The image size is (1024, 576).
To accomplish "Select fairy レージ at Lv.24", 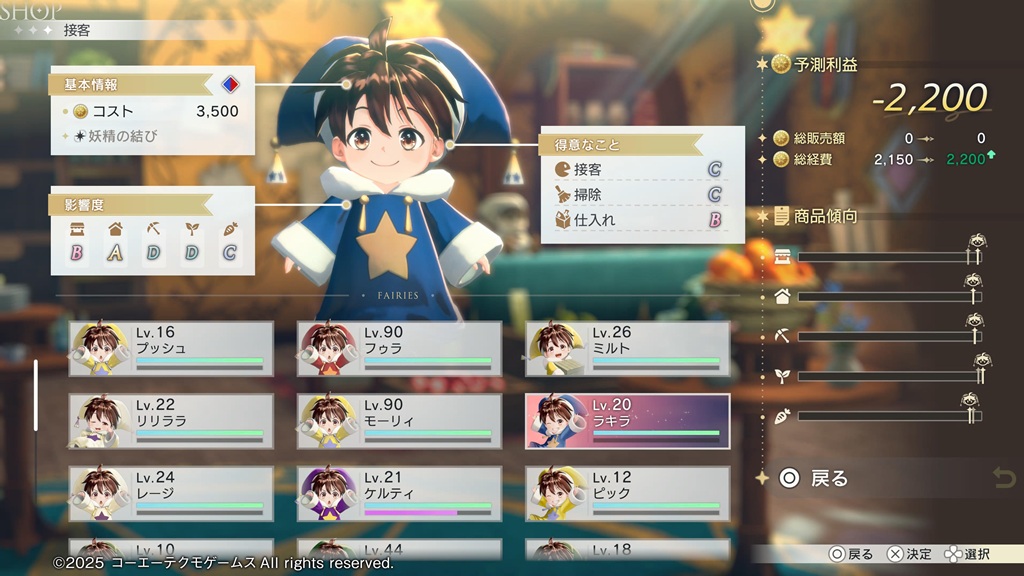I will coord(171,493).
